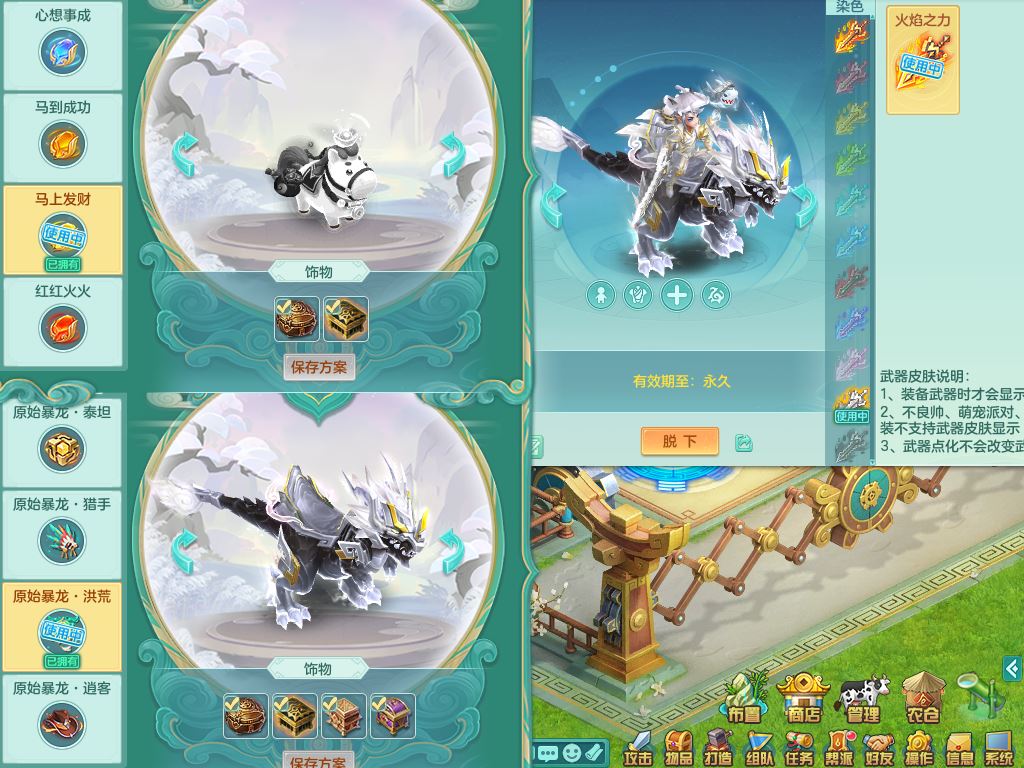Open the 任务 quest scroll
The width and height of the screenshot is (1024, 768).
tap(799, 748)
